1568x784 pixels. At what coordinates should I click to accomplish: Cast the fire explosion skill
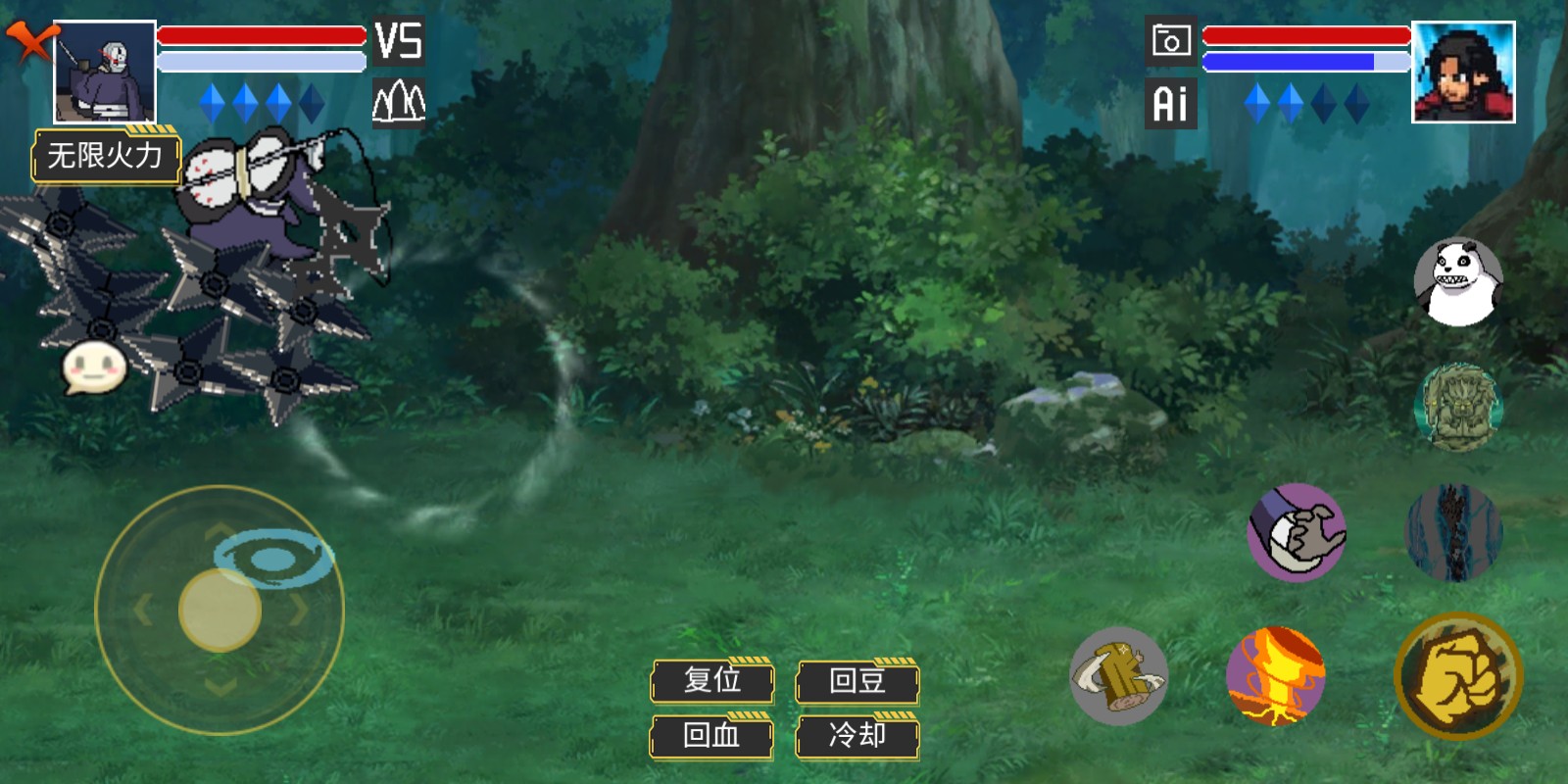[x=1275, y=676]
